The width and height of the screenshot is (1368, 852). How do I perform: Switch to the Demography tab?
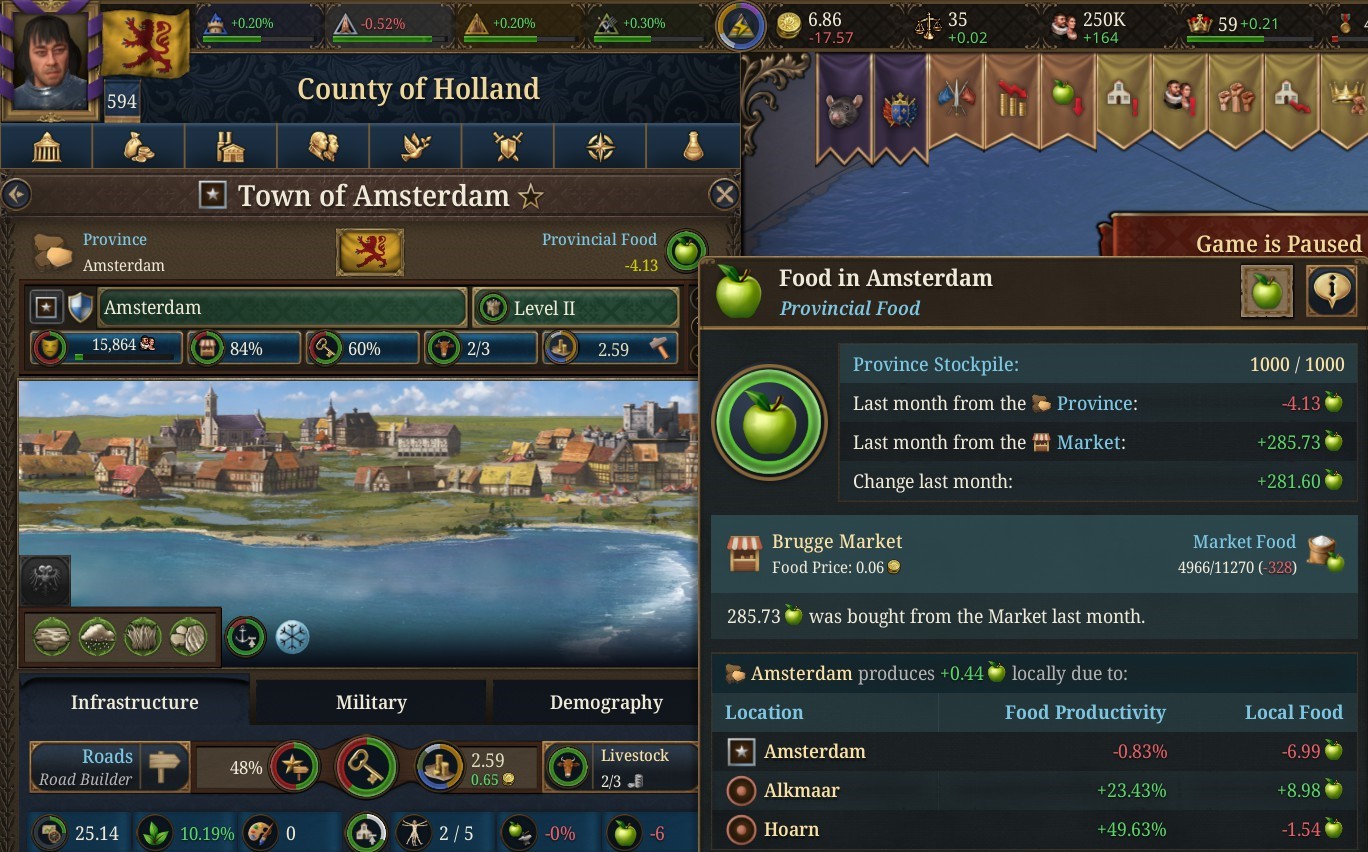tap(604, 702)
